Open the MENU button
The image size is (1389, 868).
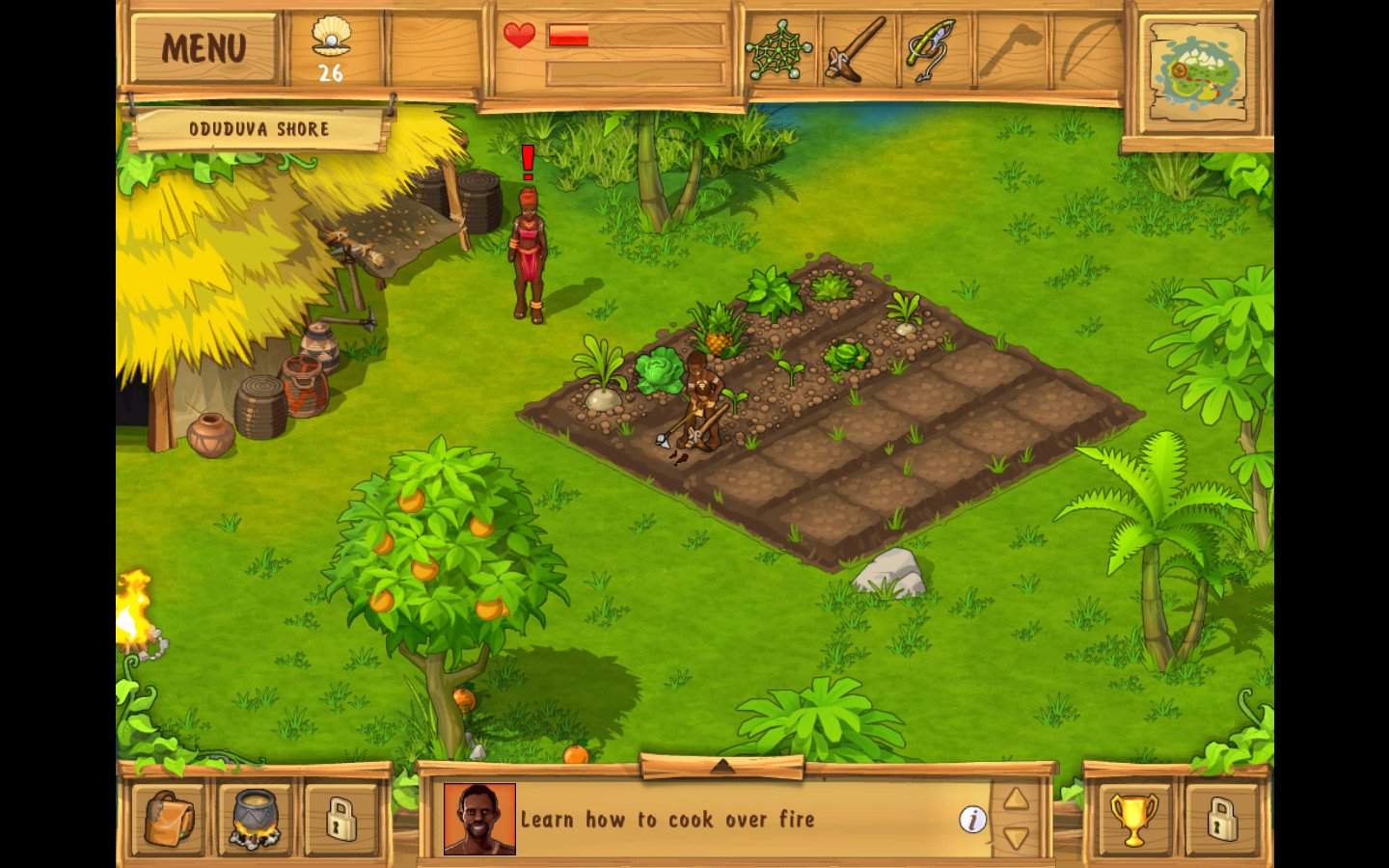[x=204, y=47]
